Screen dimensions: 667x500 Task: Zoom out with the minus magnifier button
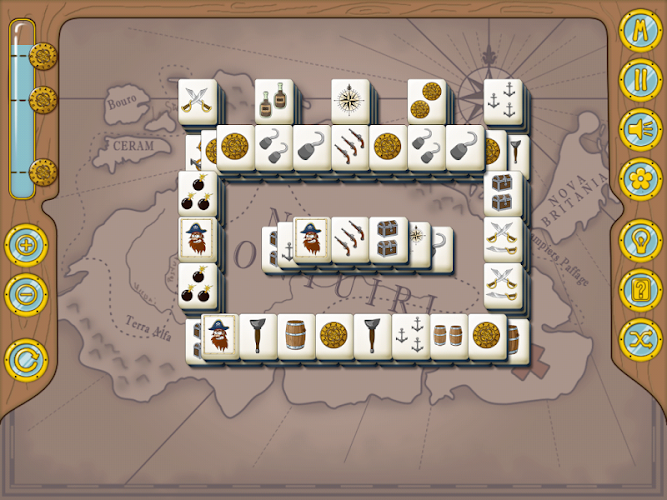25,295
